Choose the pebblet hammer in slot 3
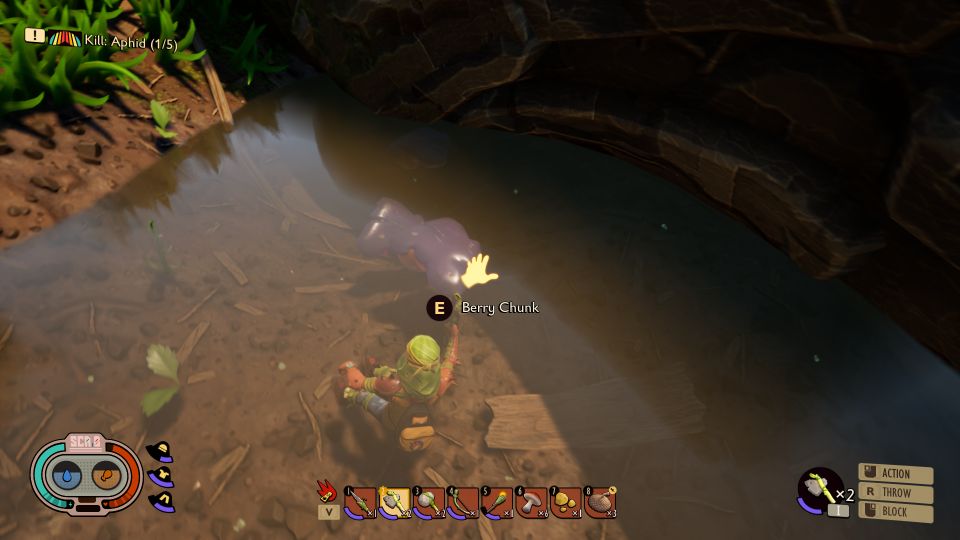This screenshot has height=540, width=960. point(428,501)
